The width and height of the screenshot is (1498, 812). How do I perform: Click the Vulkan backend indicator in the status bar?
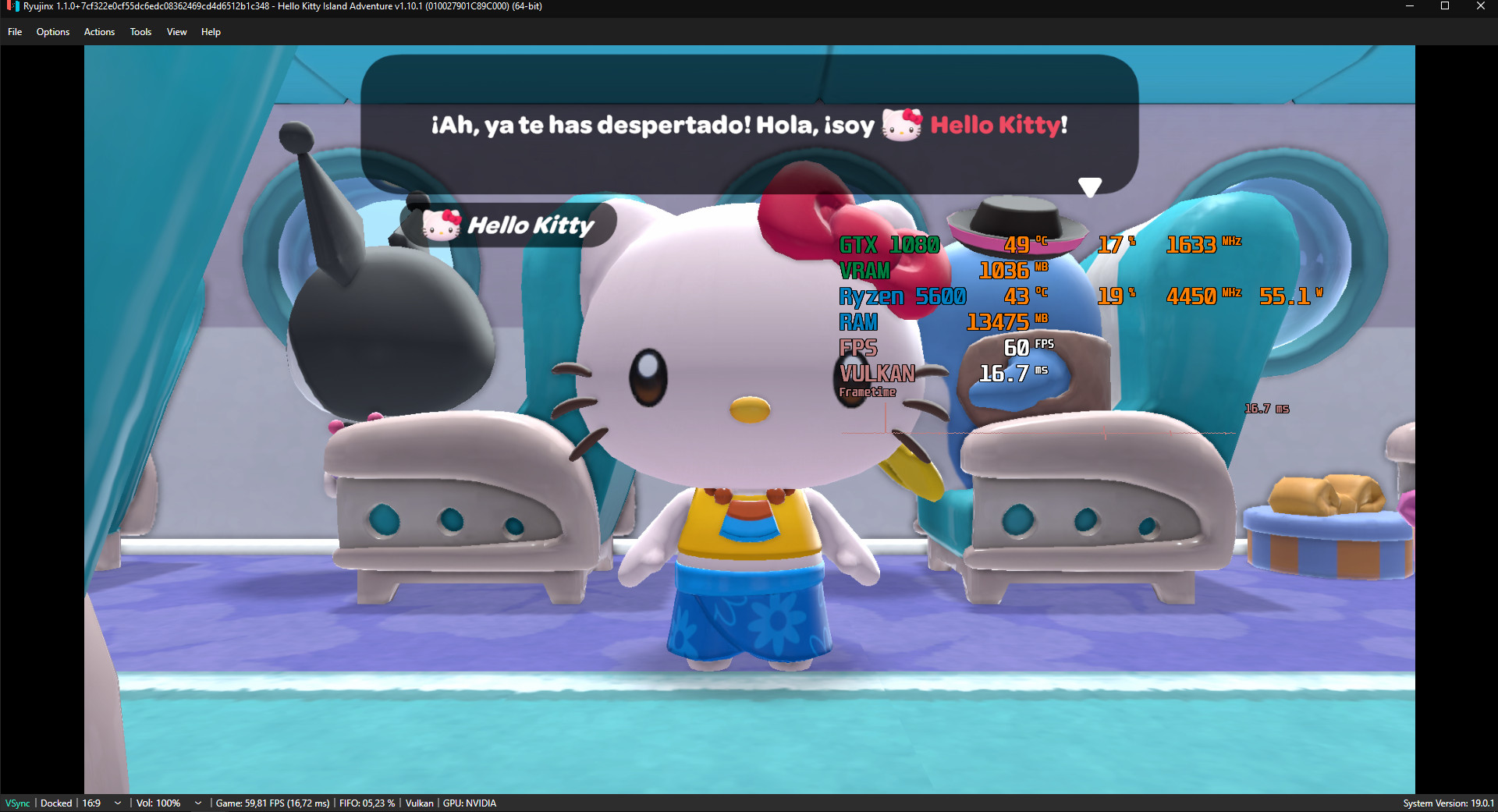(x=419, y=803)
